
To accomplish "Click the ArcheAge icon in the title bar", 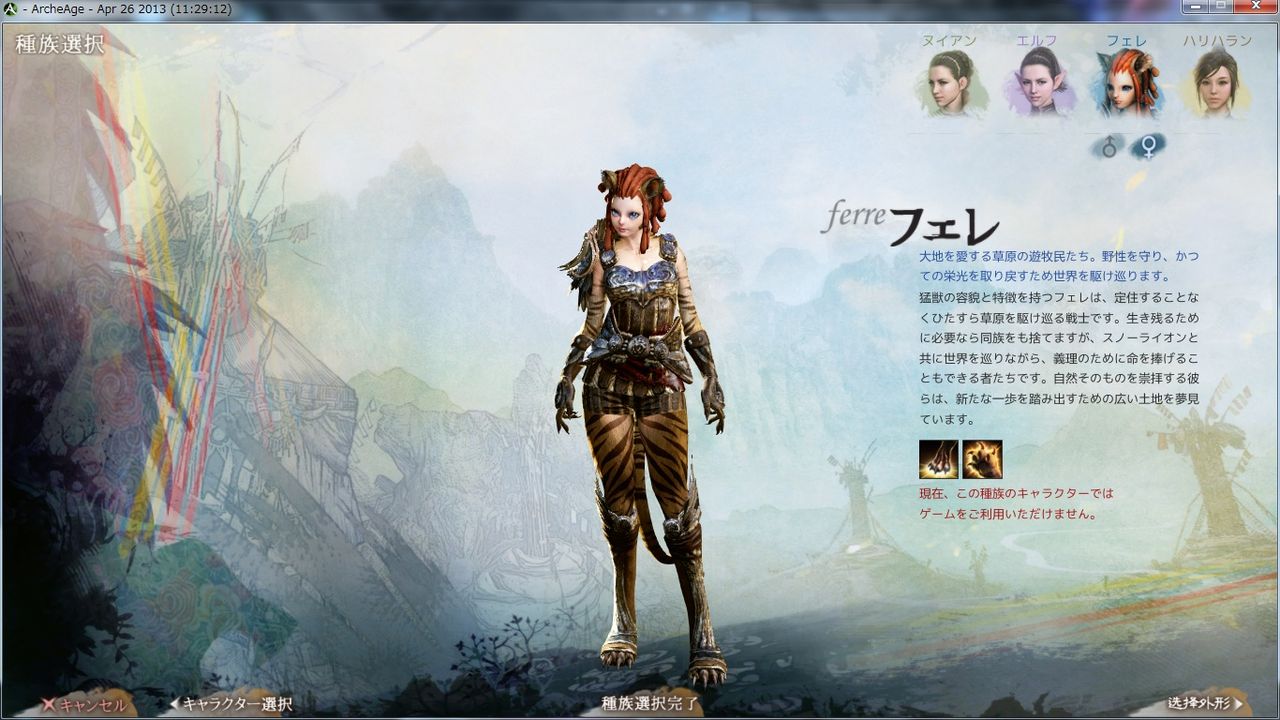I will click(x=10, y=7).
